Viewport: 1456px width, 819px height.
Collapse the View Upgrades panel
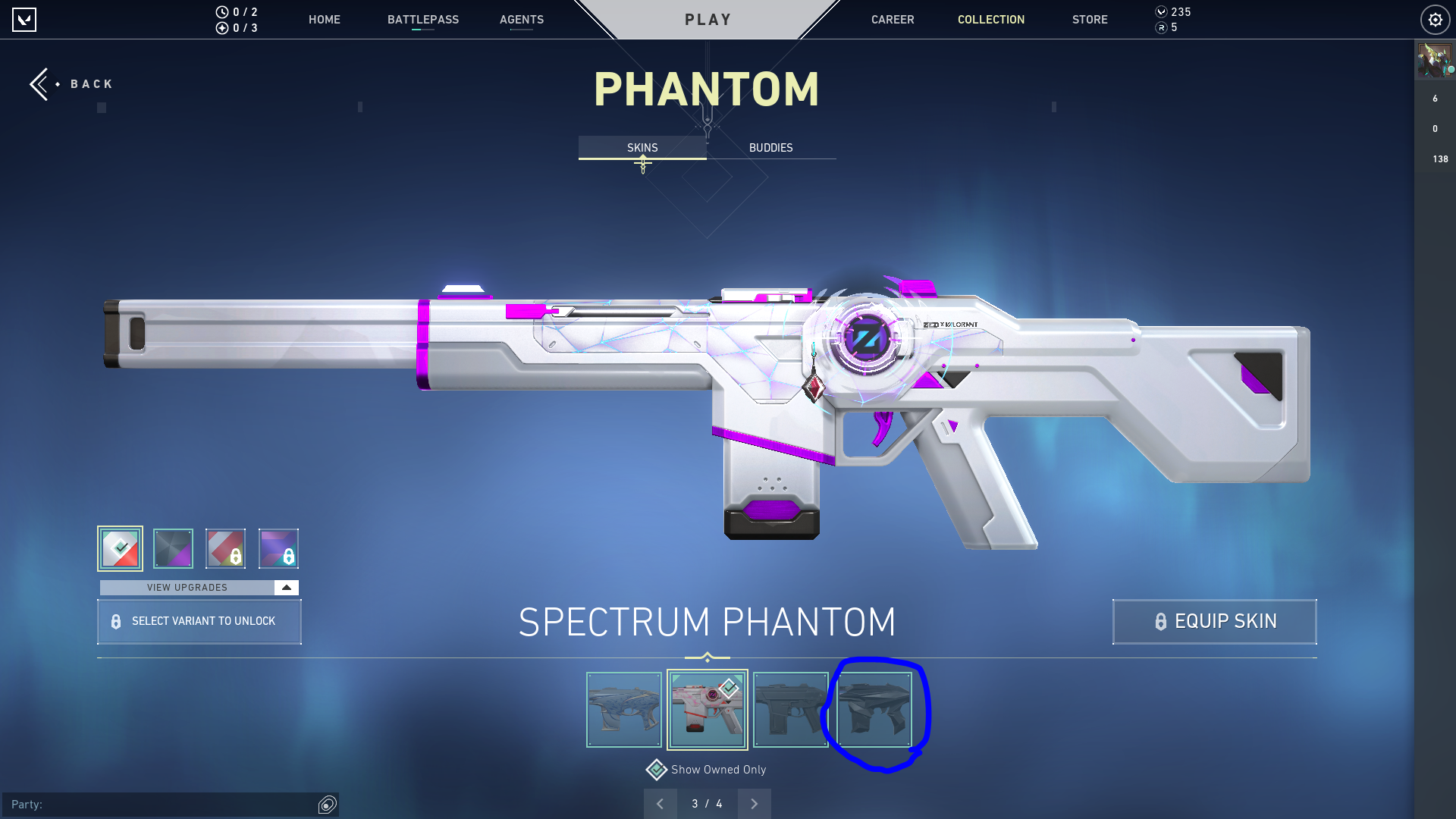[284, 587]
